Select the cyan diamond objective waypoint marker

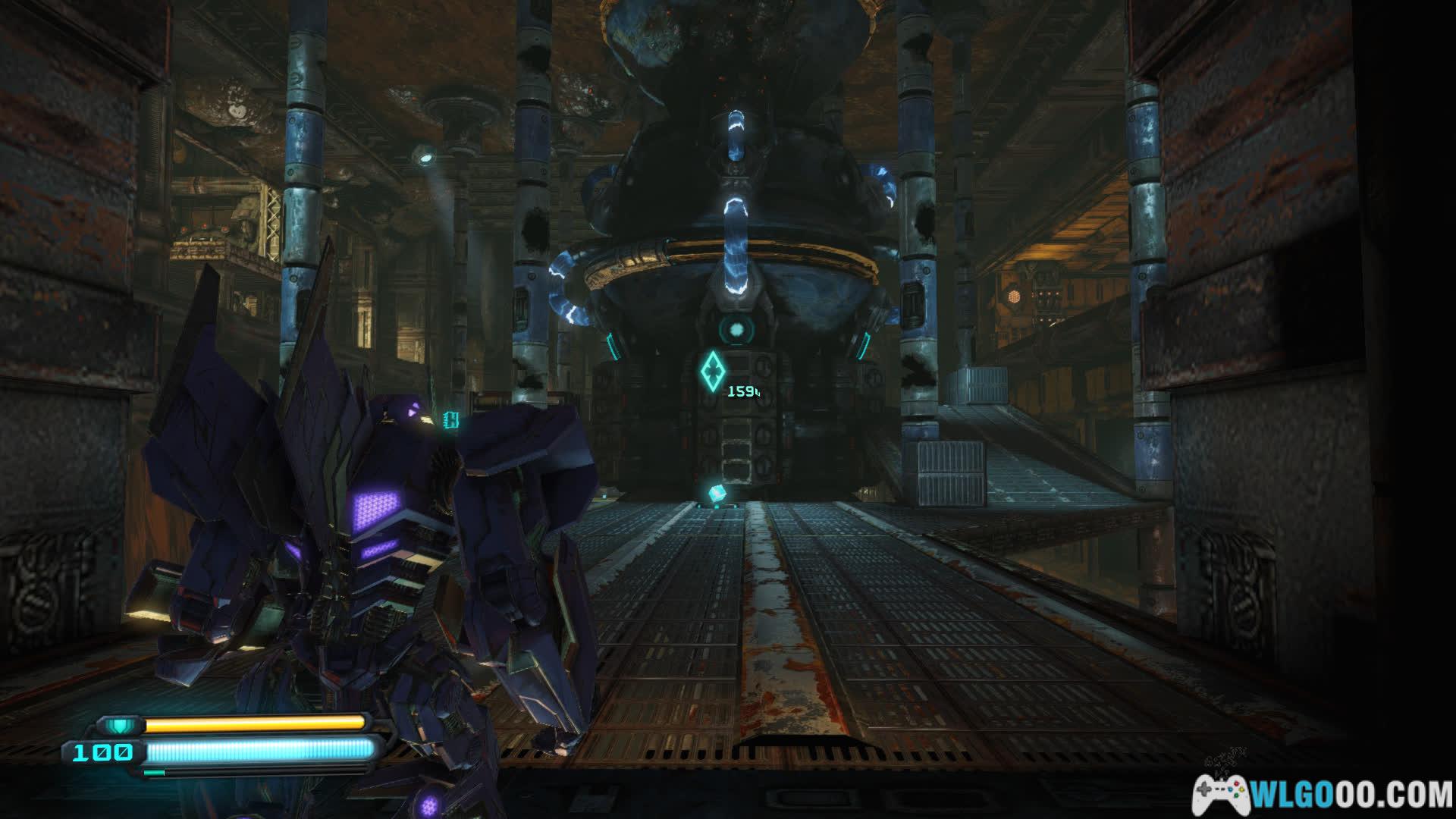coord(712,372)
